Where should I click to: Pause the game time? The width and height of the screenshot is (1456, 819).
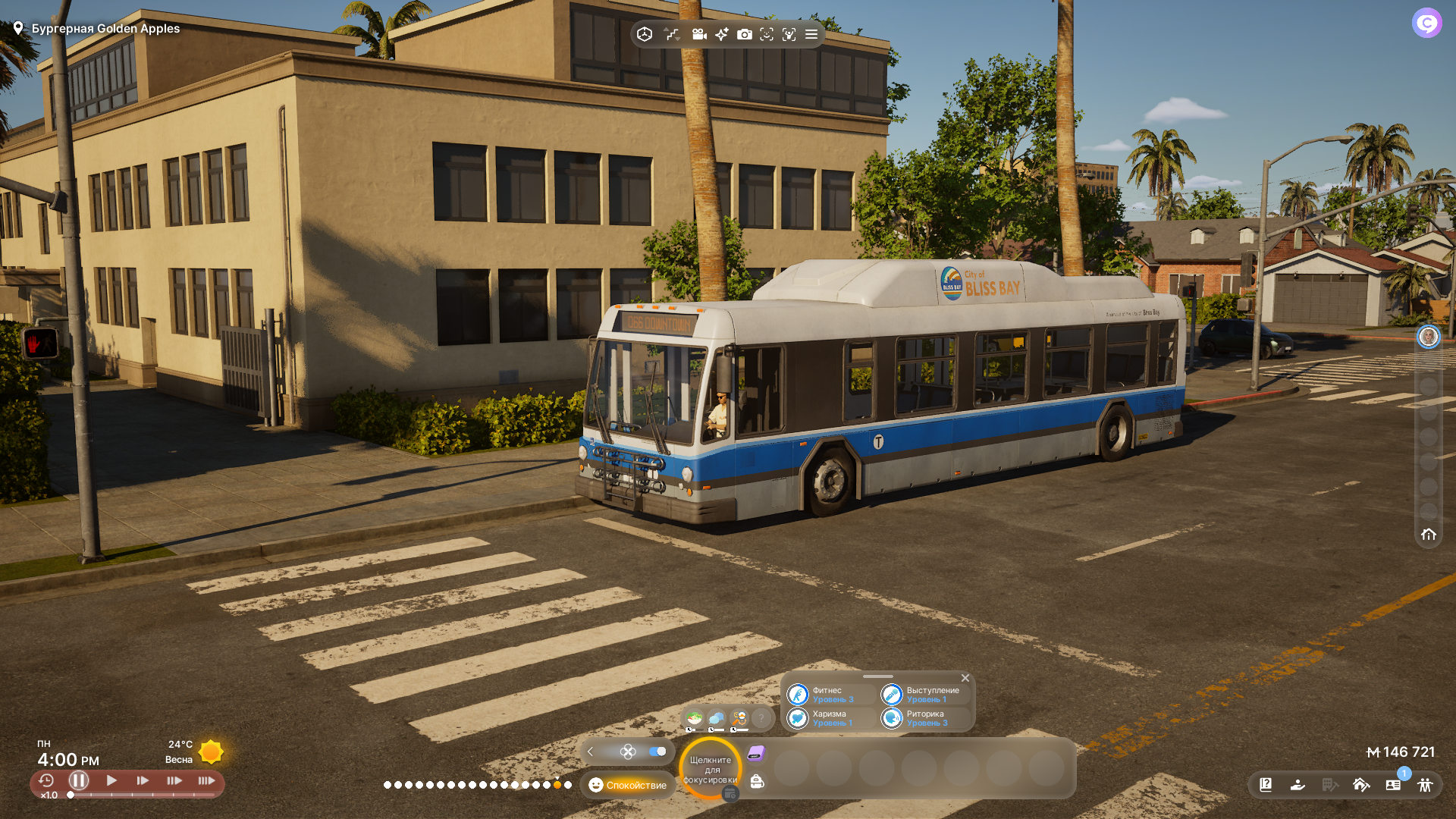click(x=79, y=780)
